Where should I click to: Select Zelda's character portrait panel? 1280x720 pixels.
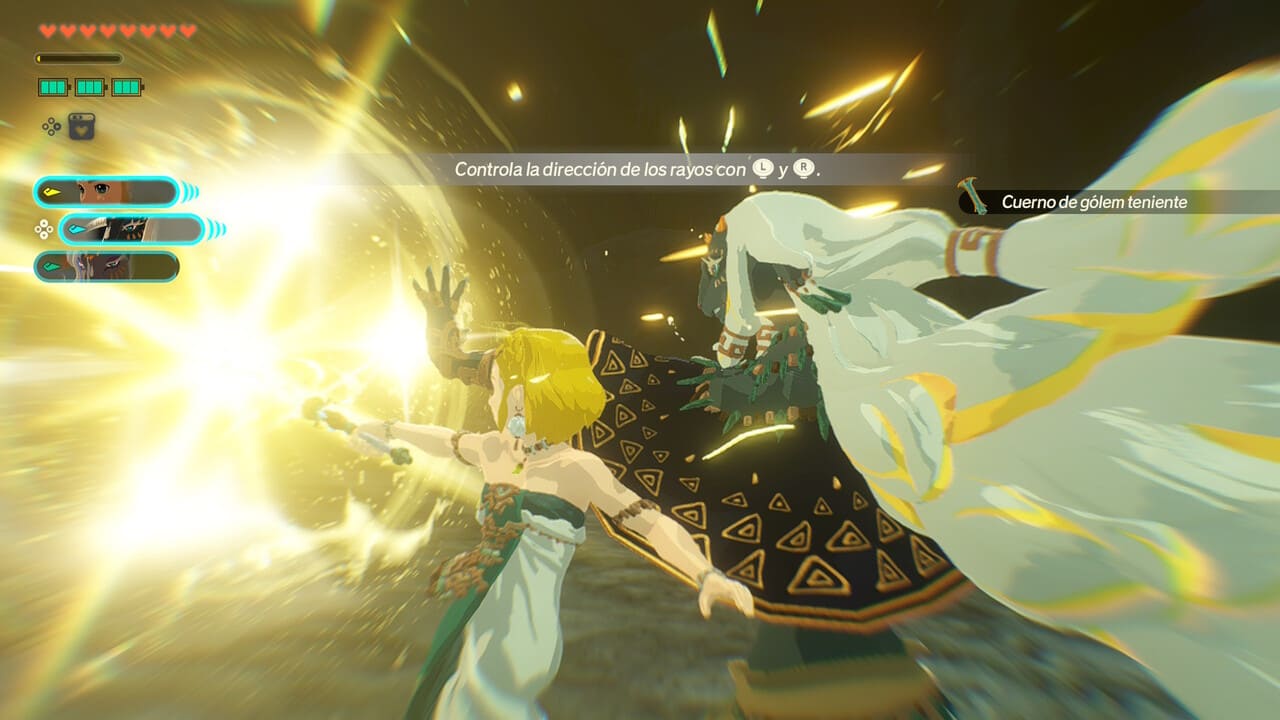coord(106,191)
